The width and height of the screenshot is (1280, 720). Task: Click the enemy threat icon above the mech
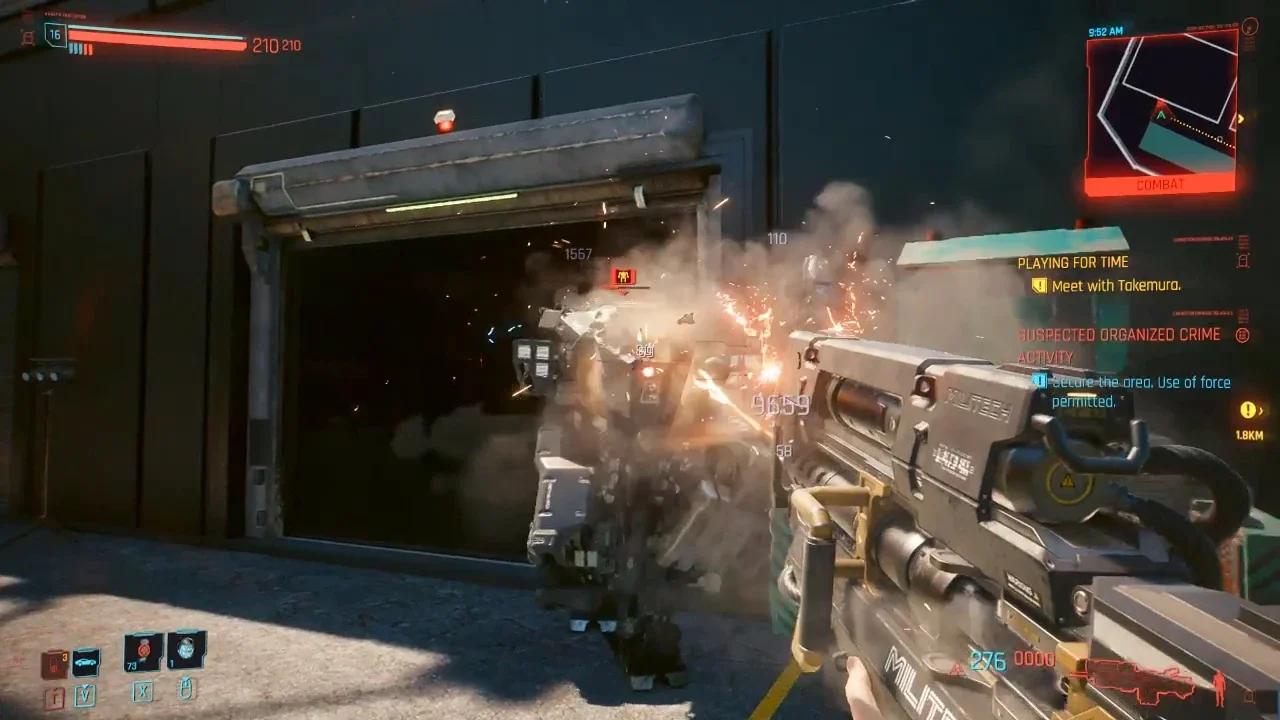coord(625,277)
